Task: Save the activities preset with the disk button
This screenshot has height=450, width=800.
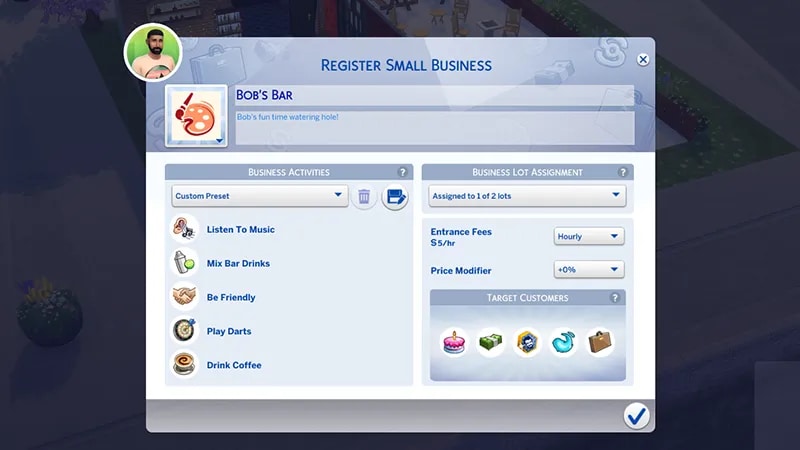Action: point(395,197)
